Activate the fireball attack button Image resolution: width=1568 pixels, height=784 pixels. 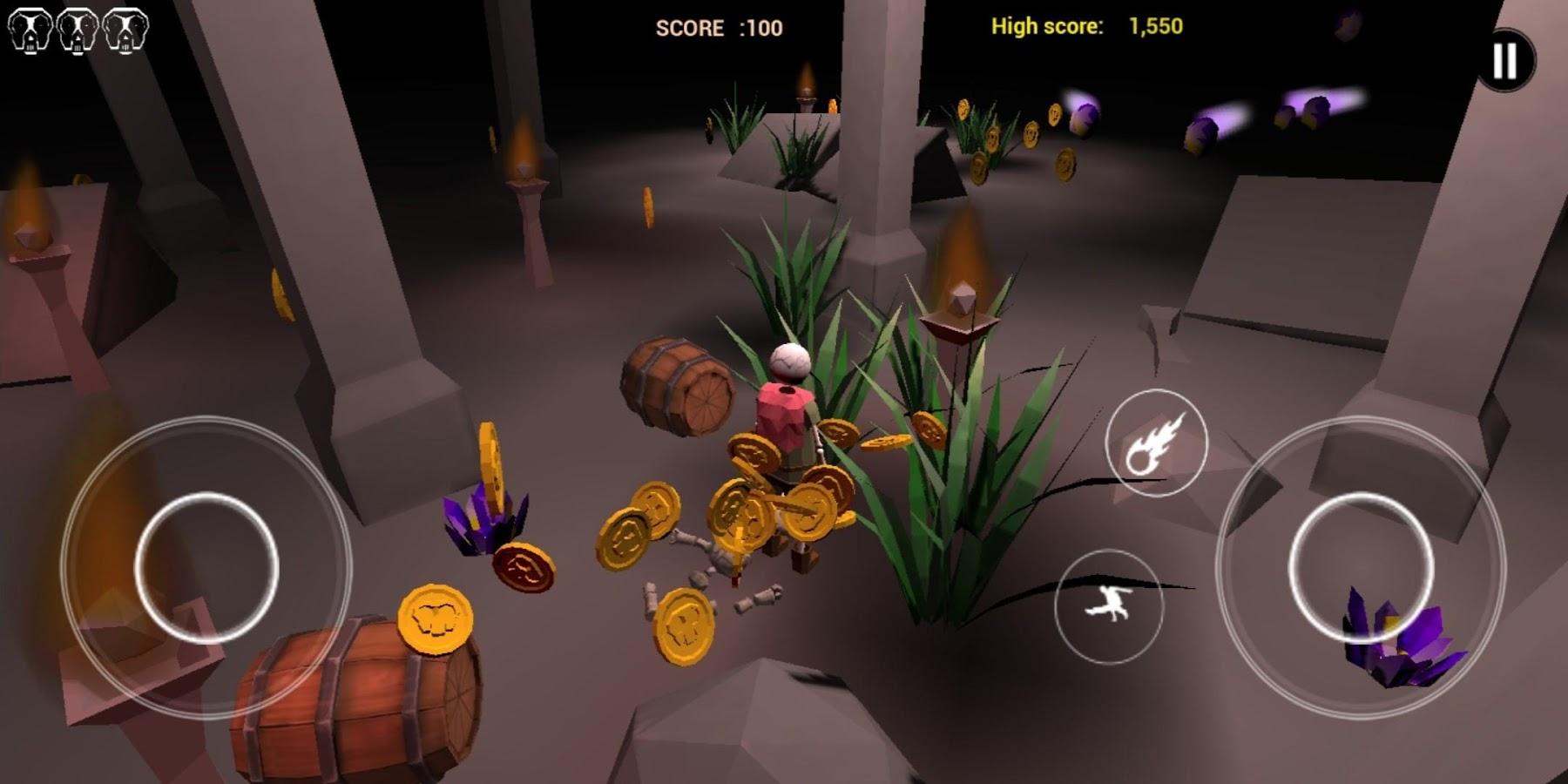click(1156, 443)
